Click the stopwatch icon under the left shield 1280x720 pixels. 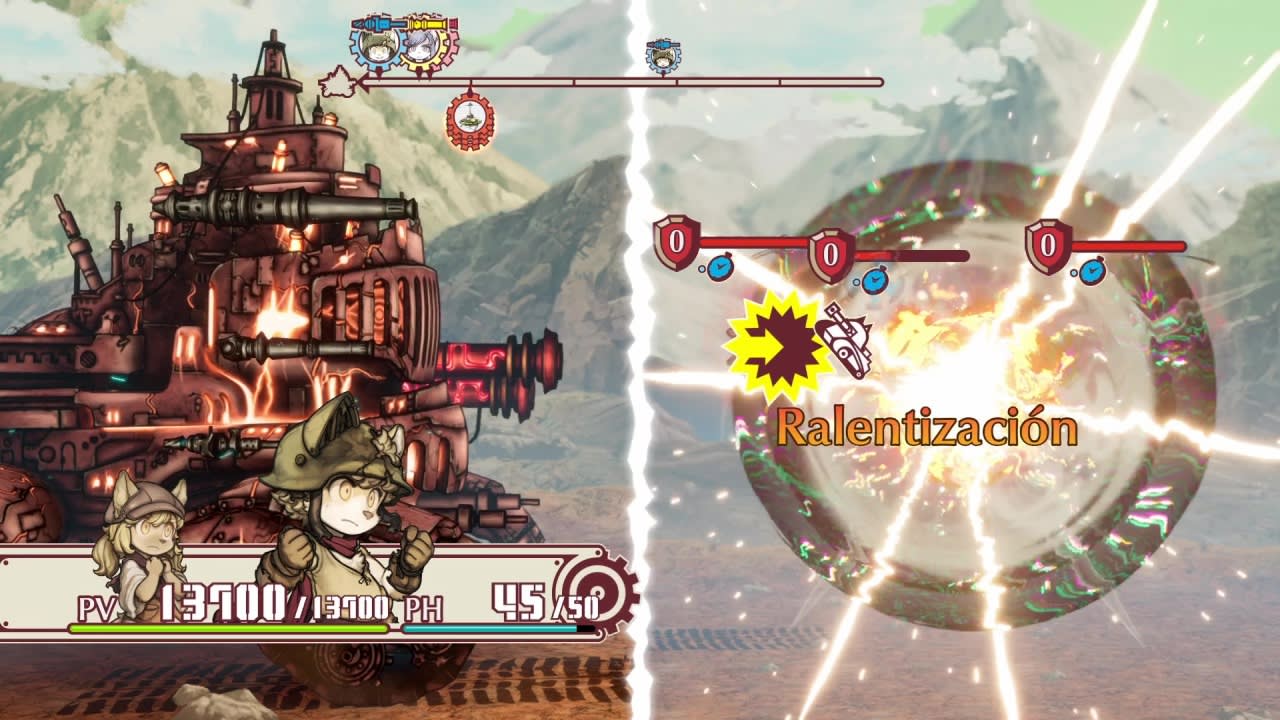pyautogui.click(x=720, y=268)
